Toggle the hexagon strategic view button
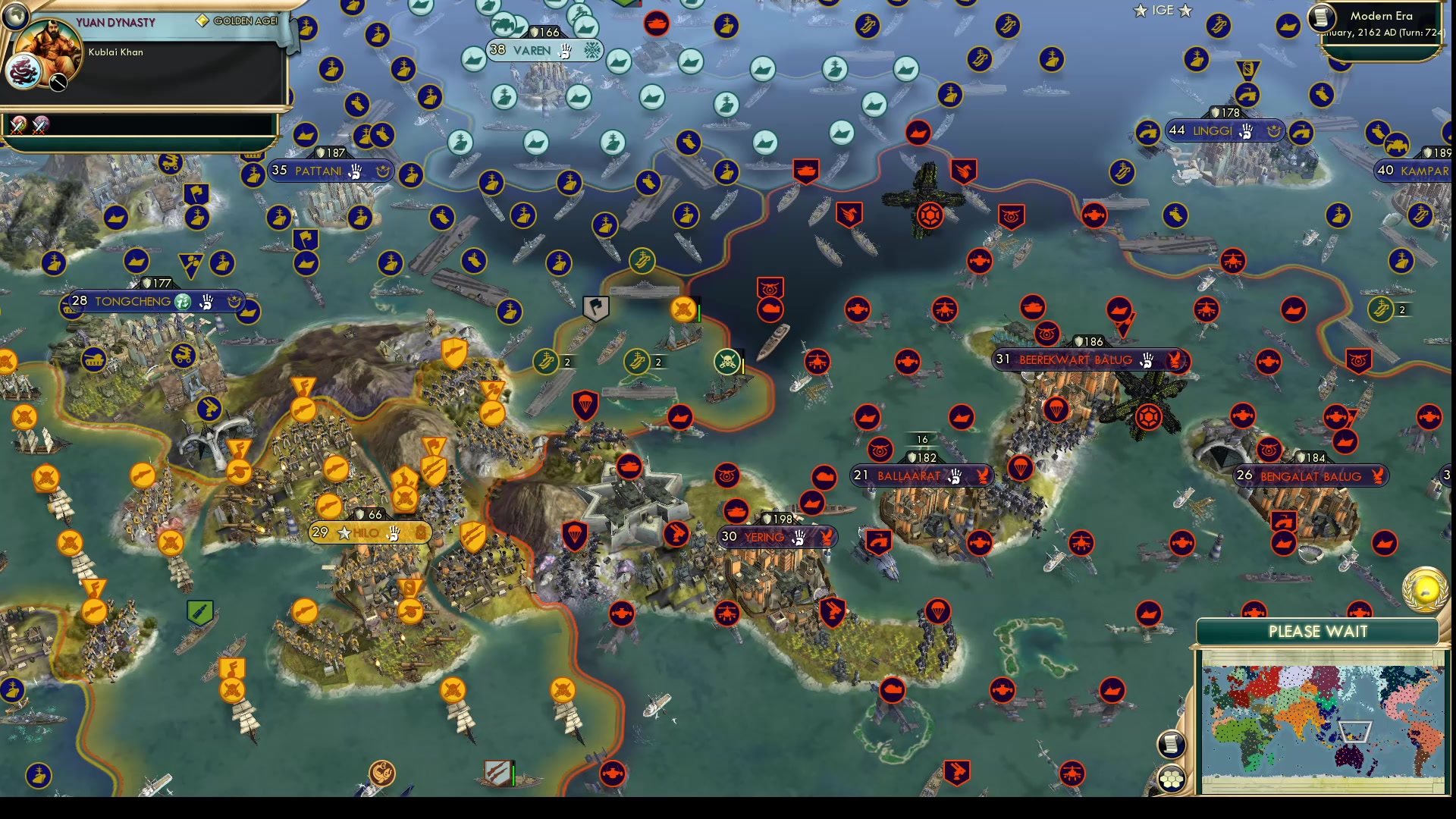1456x819 pixels. pyautogui.click(x=1172, y=778)
